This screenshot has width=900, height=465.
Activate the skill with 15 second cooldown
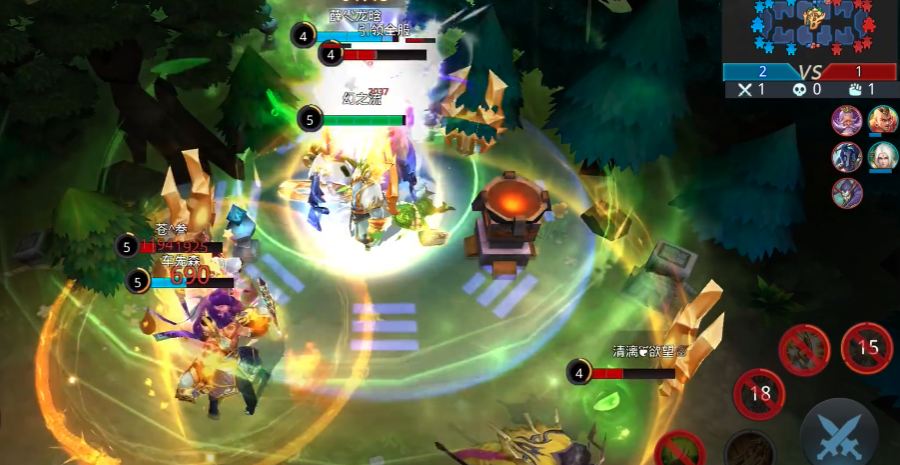[x=867, y=348]
